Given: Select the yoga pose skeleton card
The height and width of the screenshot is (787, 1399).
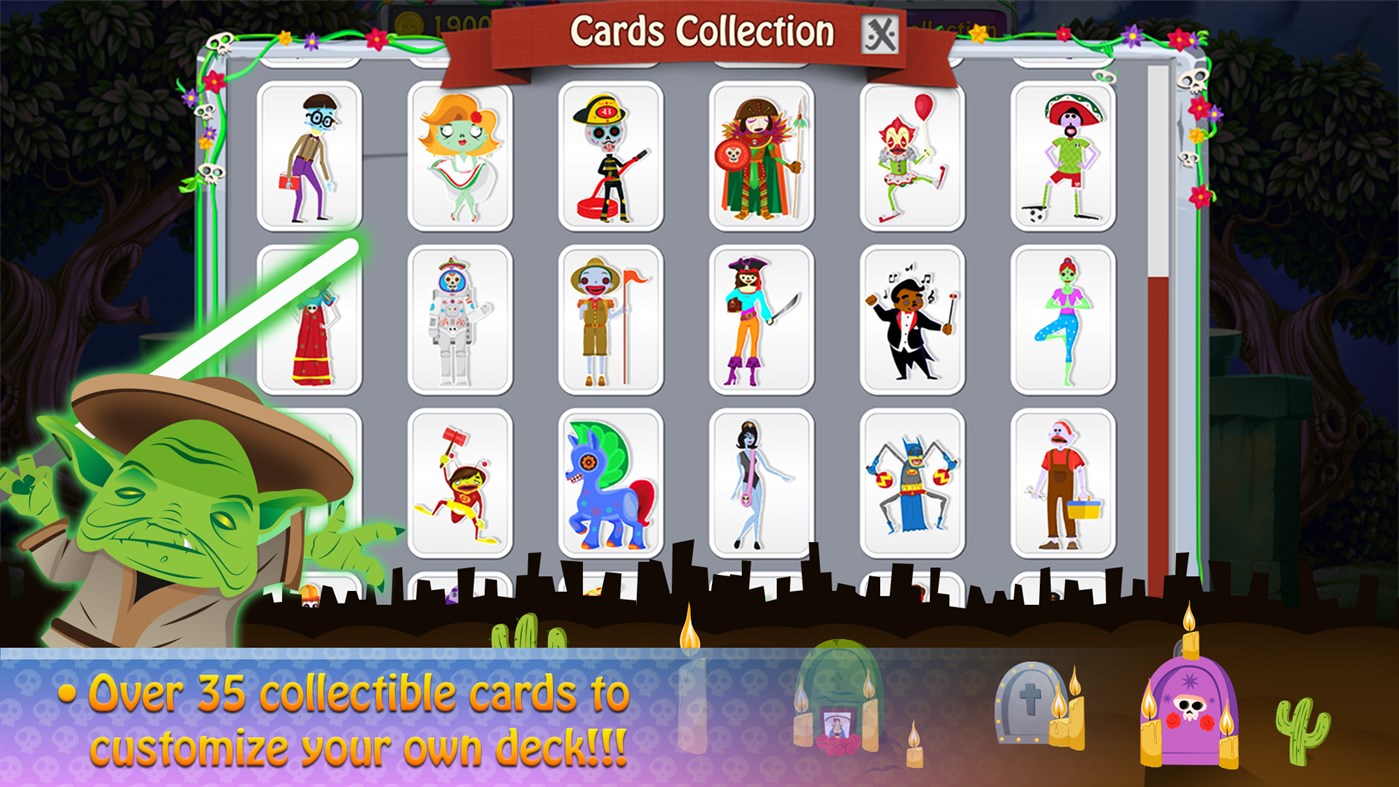Looking at the screenshot, I should (1063, 318).
